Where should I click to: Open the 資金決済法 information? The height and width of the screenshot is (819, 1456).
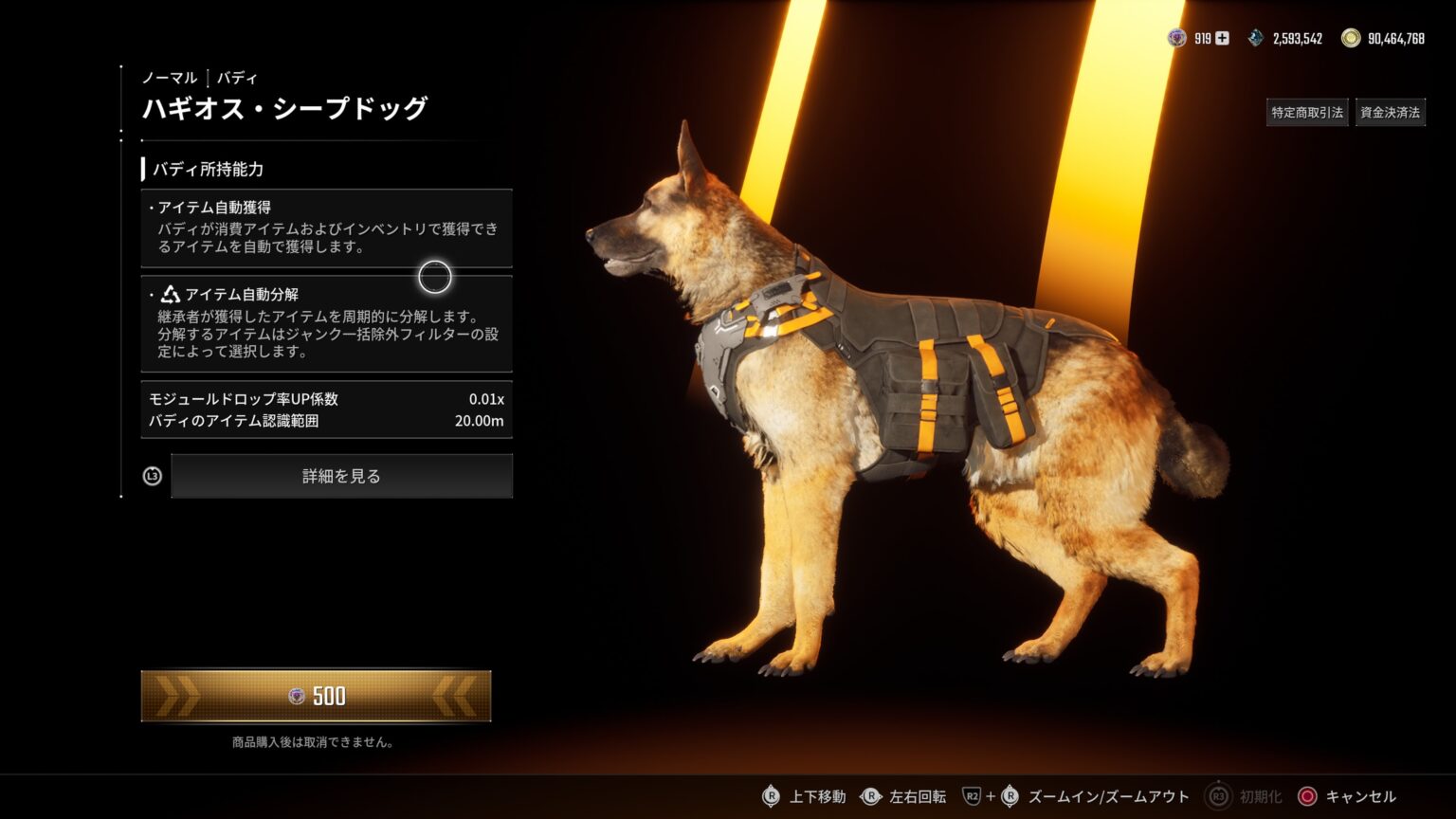(1390, 111)
